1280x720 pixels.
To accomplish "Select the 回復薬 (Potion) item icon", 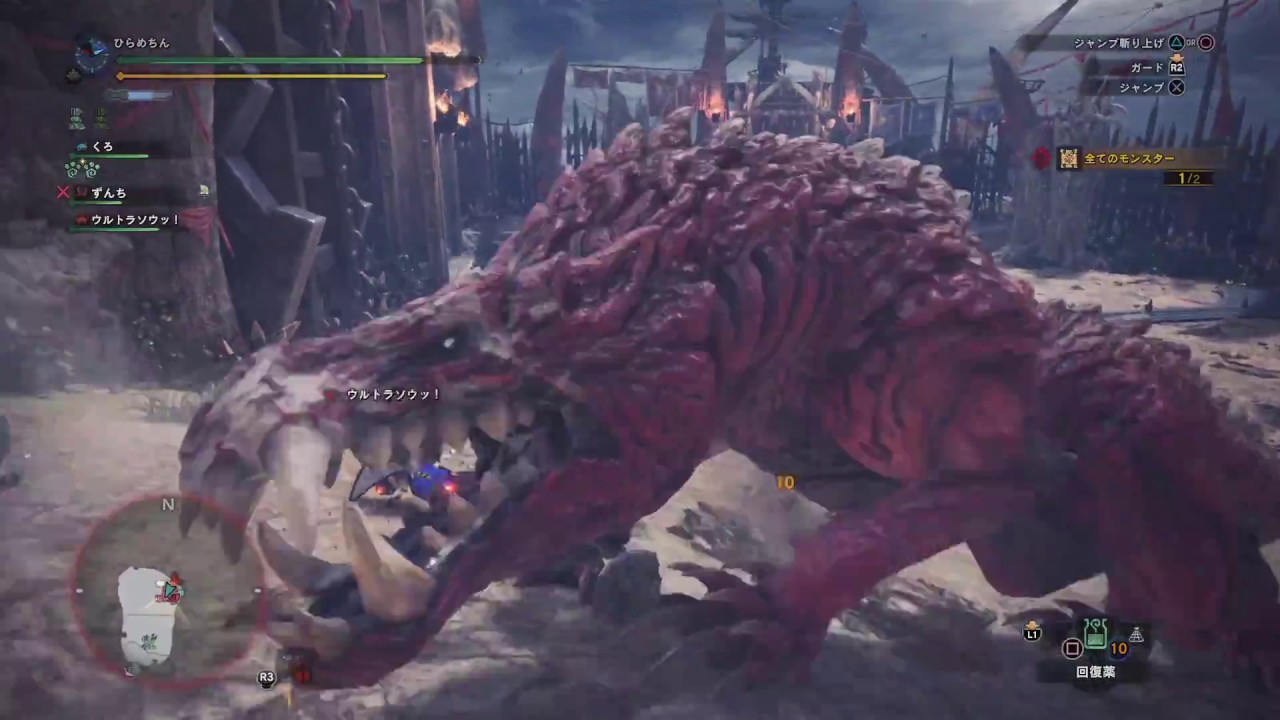I will click(1095, 633).
